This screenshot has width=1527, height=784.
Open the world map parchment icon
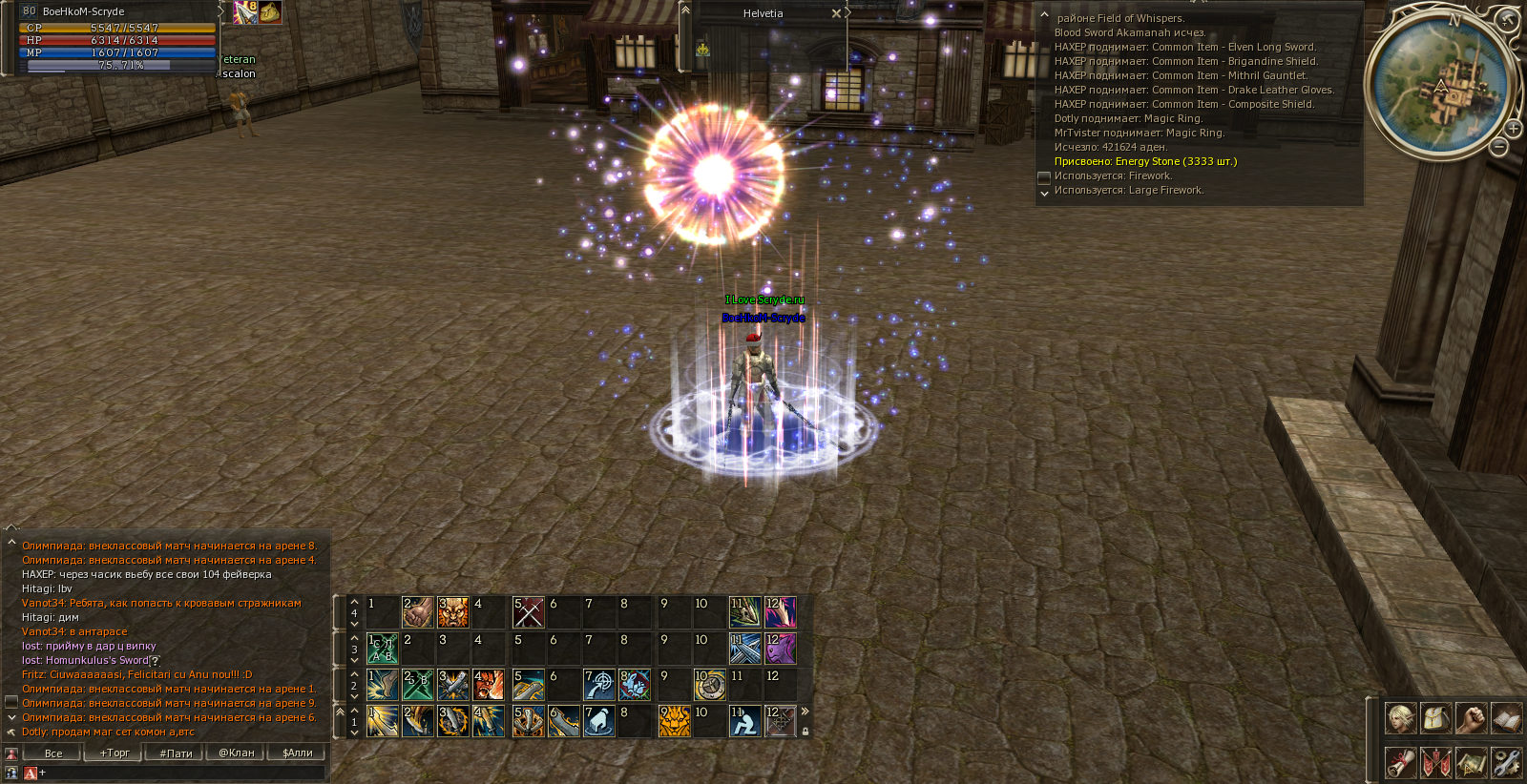pos(1471,762)
